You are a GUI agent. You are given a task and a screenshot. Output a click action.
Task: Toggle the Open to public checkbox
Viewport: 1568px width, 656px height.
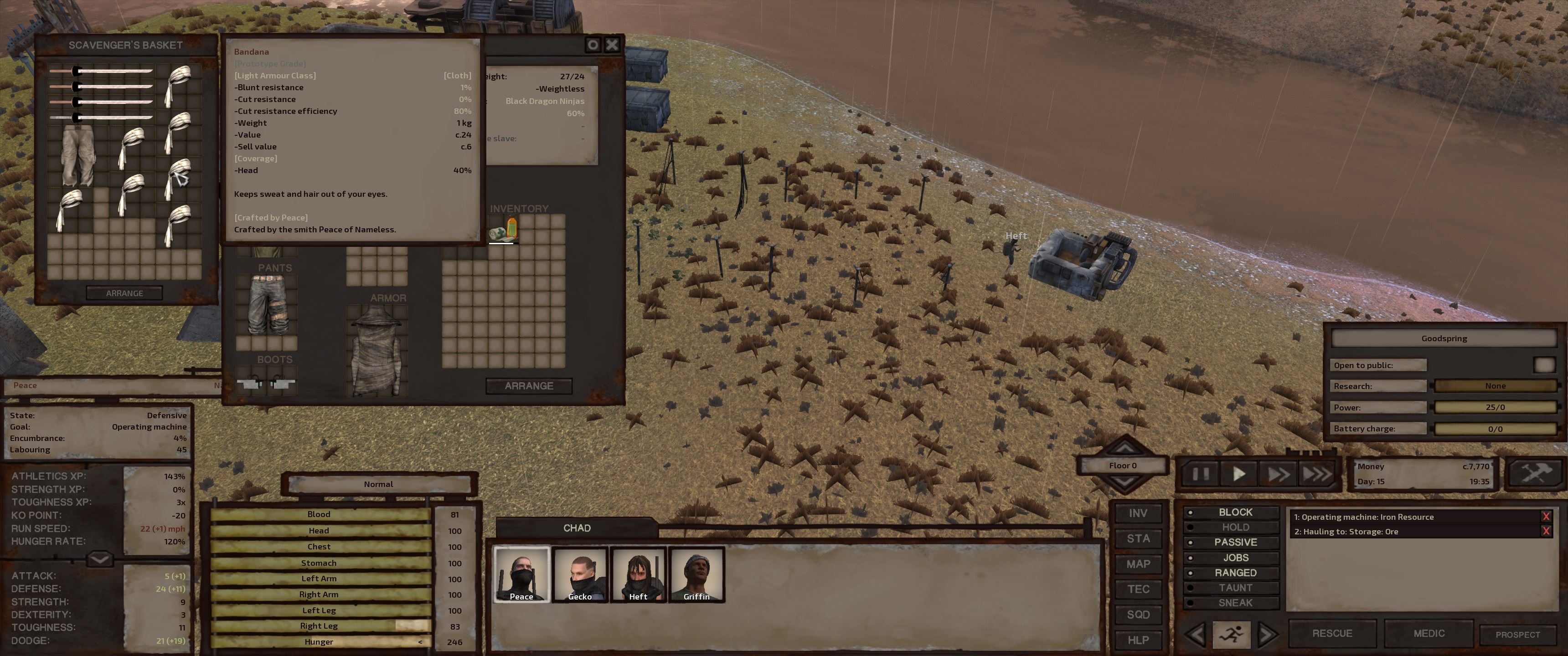pyautogui.click(x=1544, y=365)
